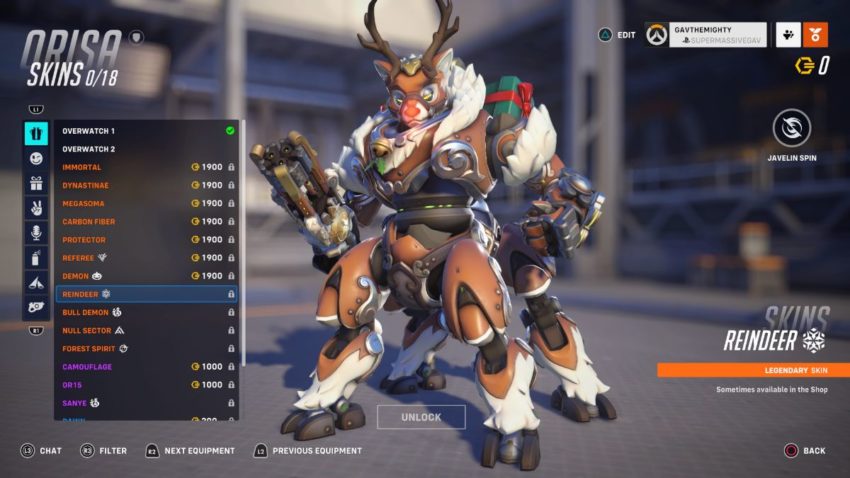Unlock the Reindeer skin
Image resolution: width=850 pixels, height=478 pixels.
(x=421, y=417)
